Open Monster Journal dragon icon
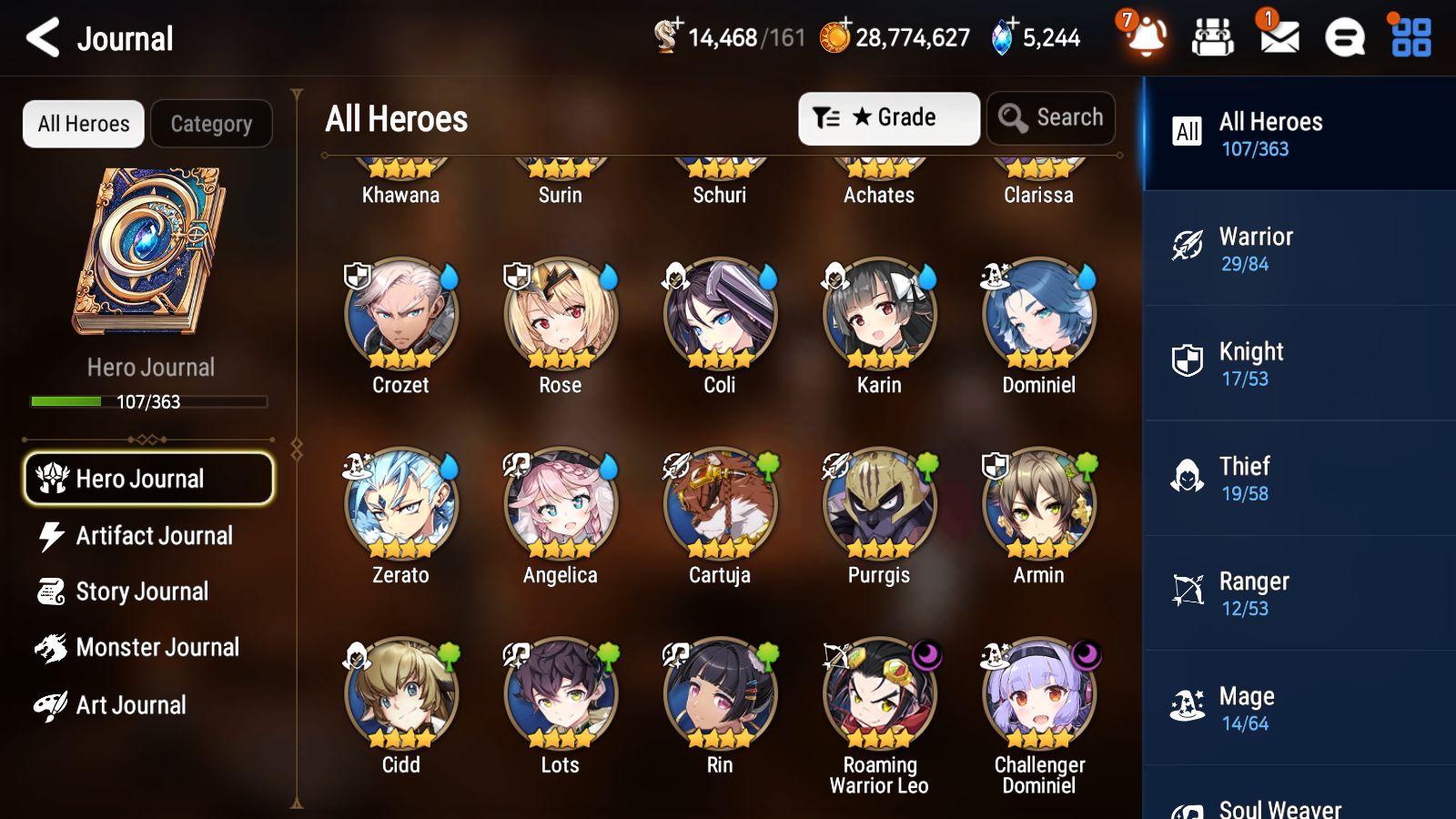This screenshot has height=819, width=1456. [54, 647]
